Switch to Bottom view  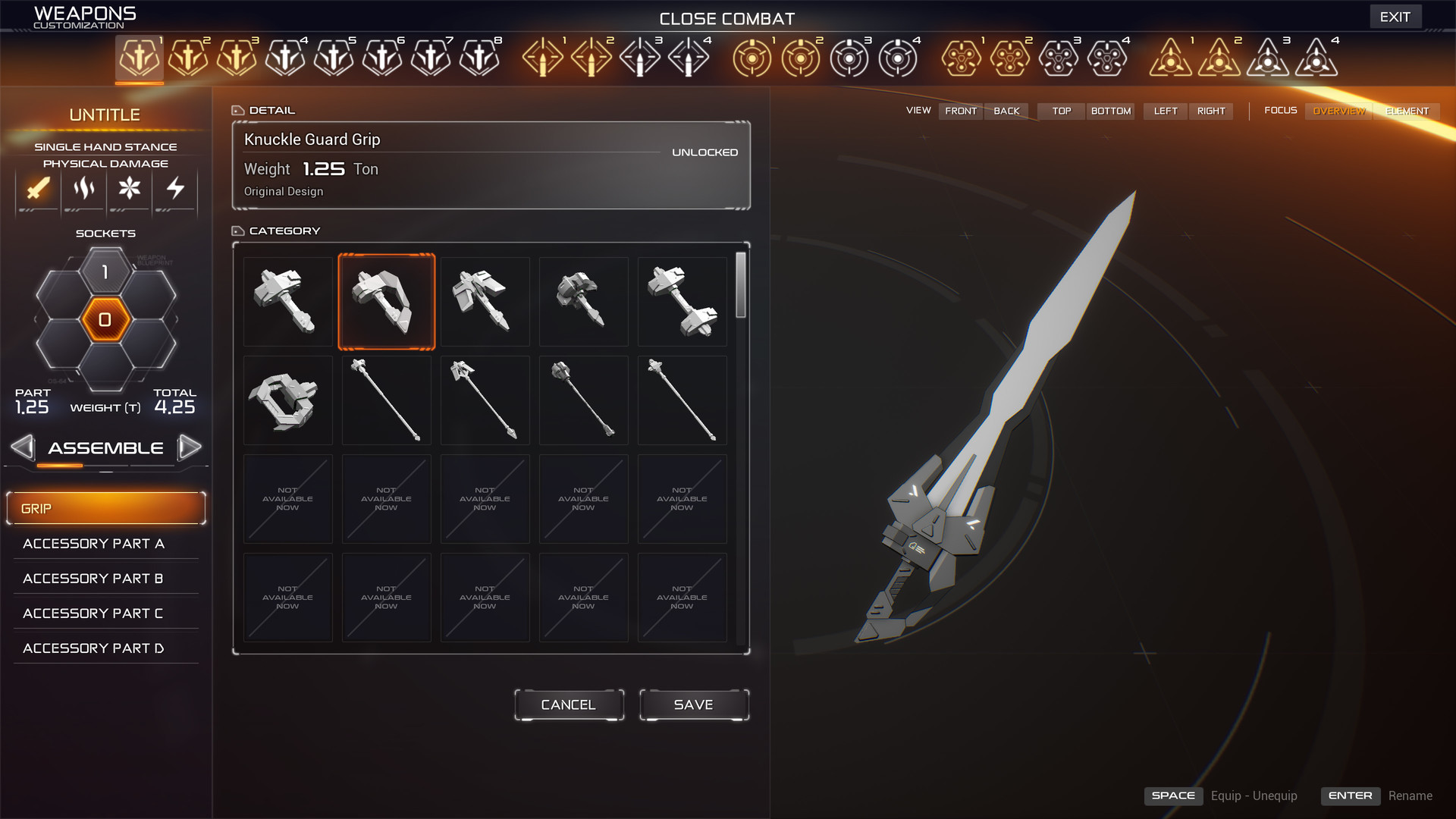(1111, 111)
